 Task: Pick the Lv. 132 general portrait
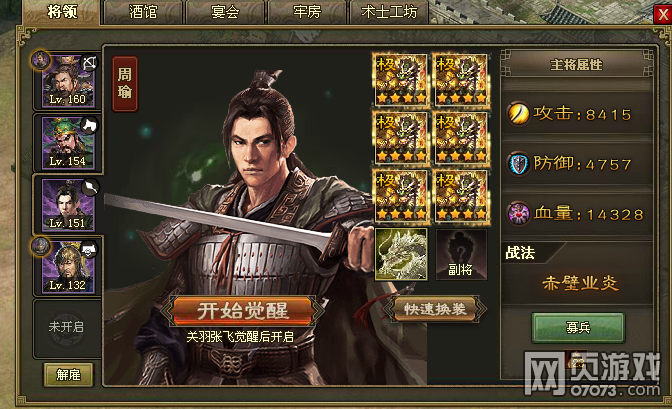[x=68, y=265]
